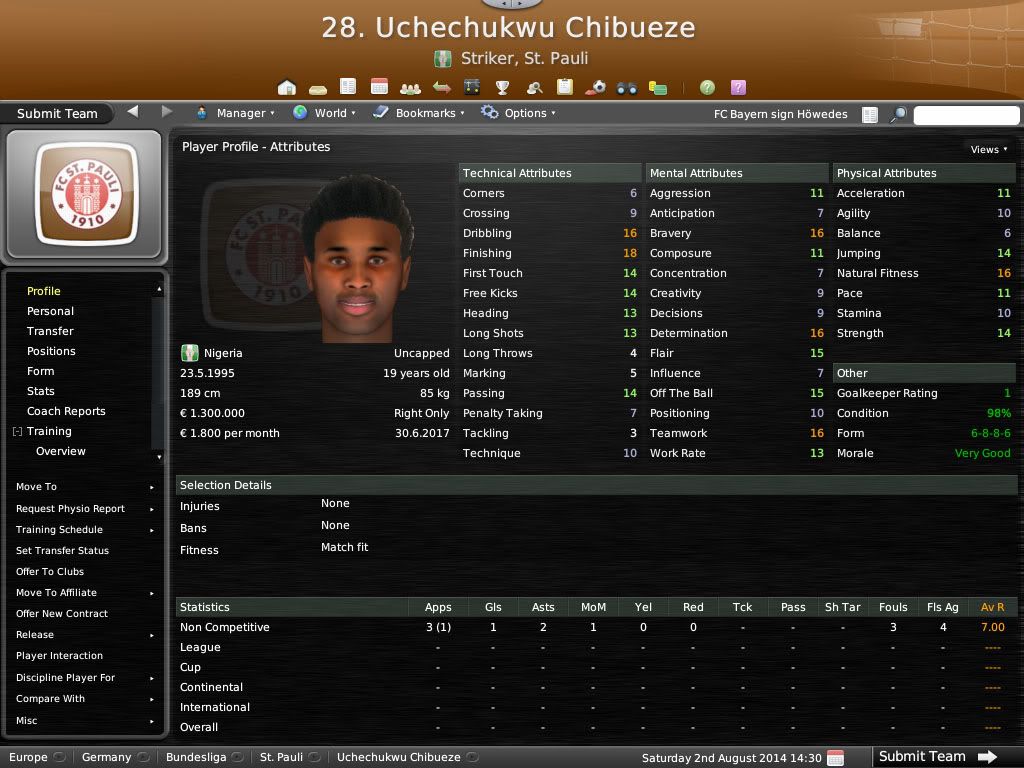Image resolution: width=1024 pixels, height=768 pixels.
Task: Select Personal in the side menu
Action: (x=50, y=311)
